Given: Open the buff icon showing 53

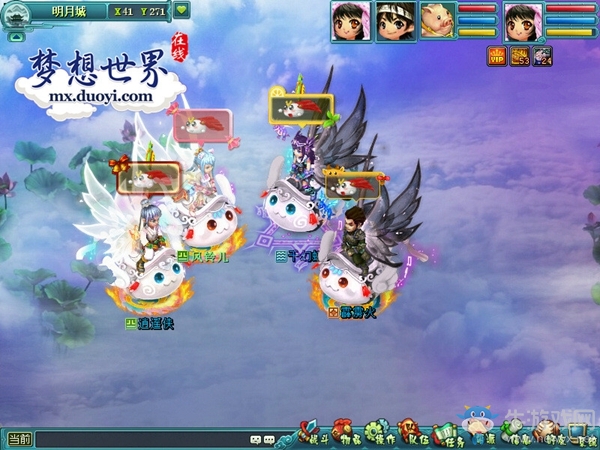Looking at the screenshot, I should 519,56.
